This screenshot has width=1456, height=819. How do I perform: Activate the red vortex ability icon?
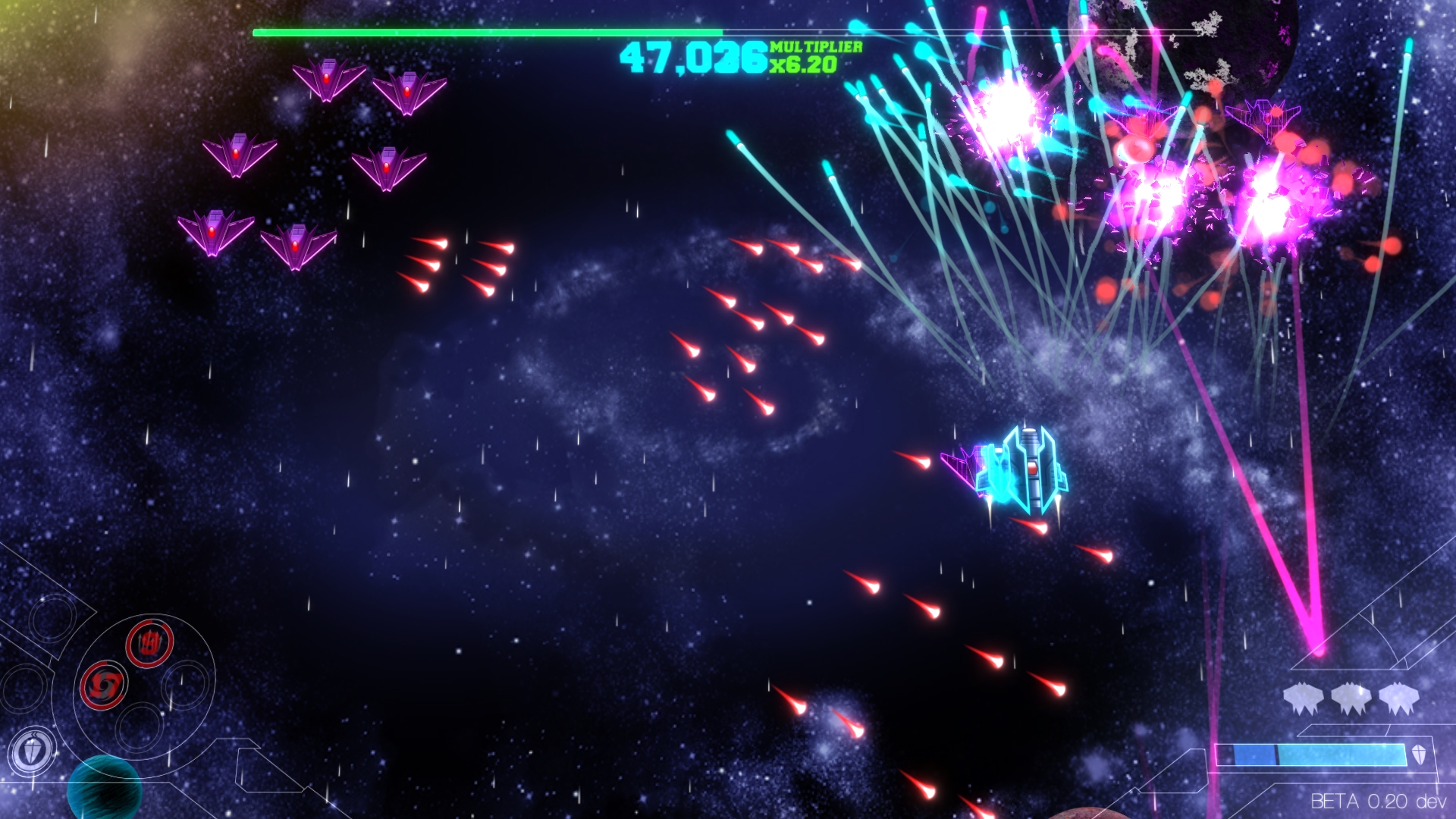104,686
